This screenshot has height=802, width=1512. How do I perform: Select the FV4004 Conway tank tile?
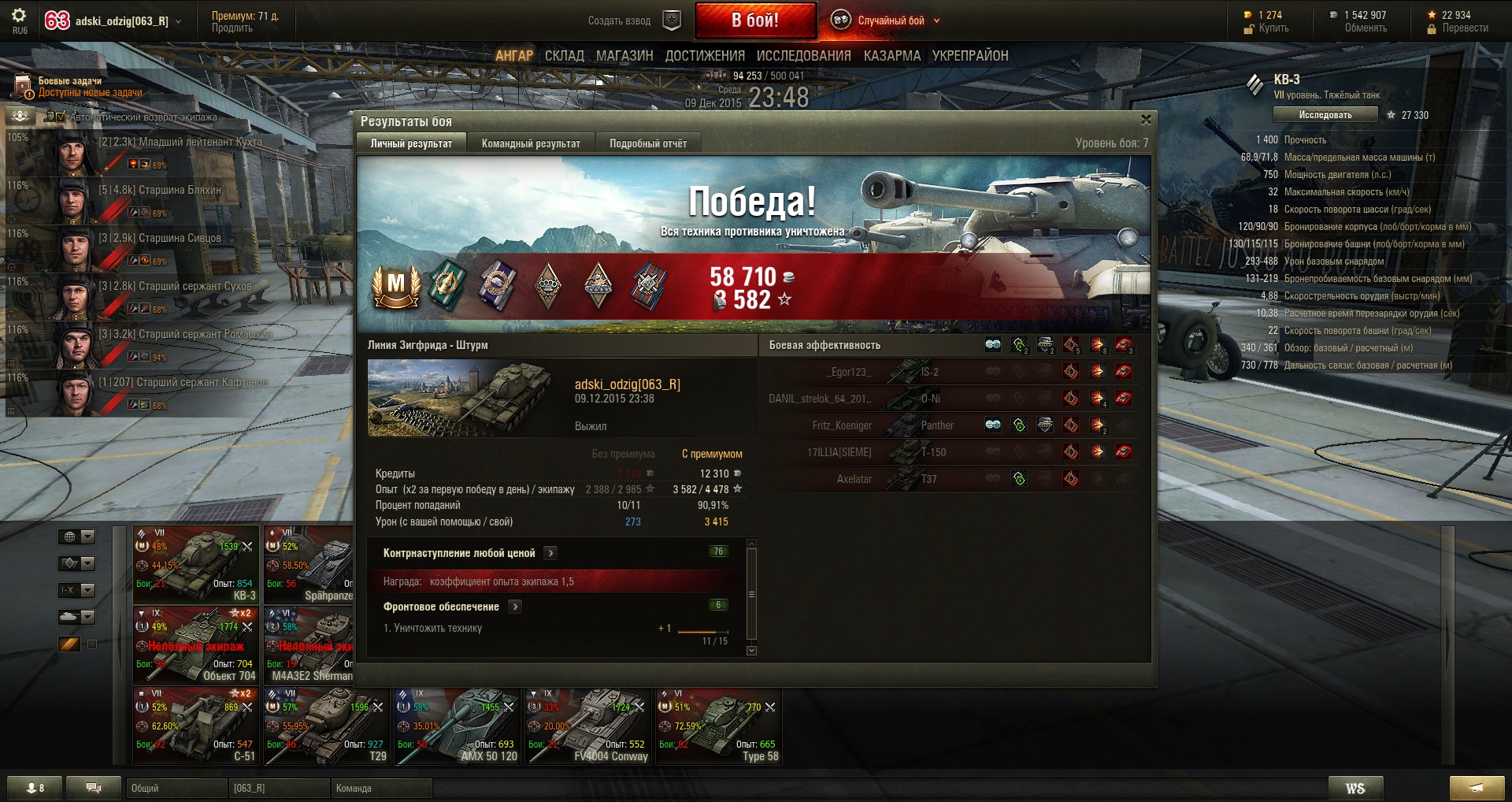[x=588, y=726]
